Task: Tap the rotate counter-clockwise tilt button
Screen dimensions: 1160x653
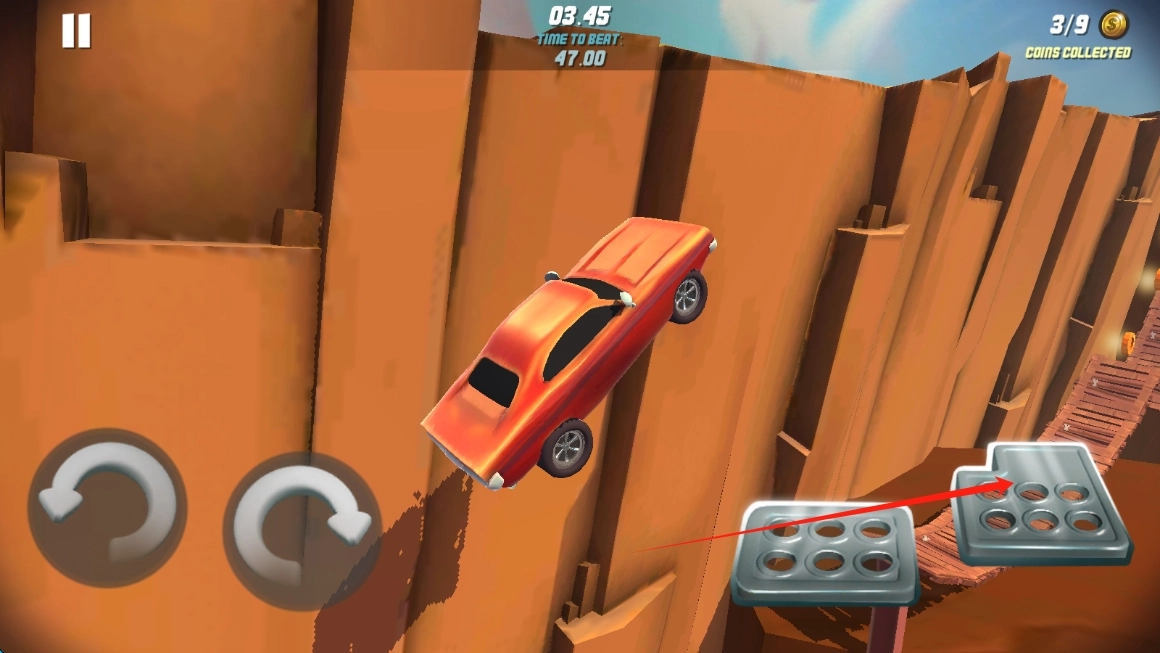Action: pyautogui.click(x=107, y=507)
